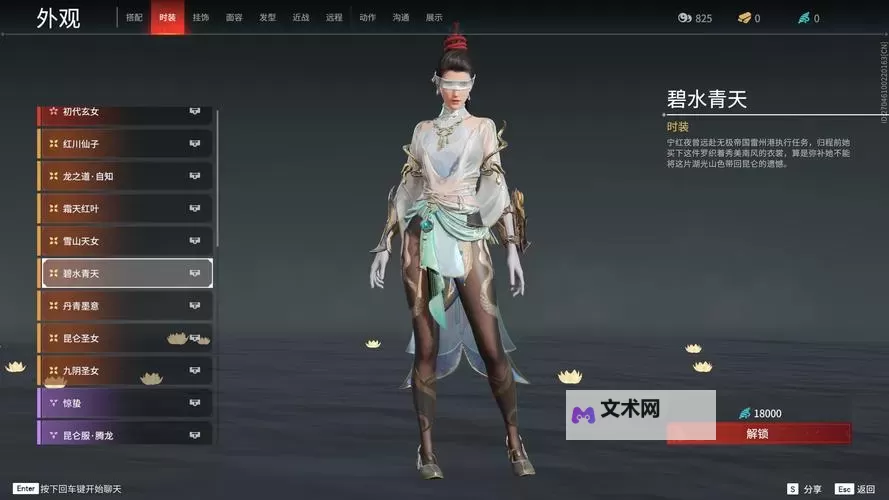Screen dimensions: 889x500
Task: Select the 红川仙子 outfit
Action: coord(125,144)
